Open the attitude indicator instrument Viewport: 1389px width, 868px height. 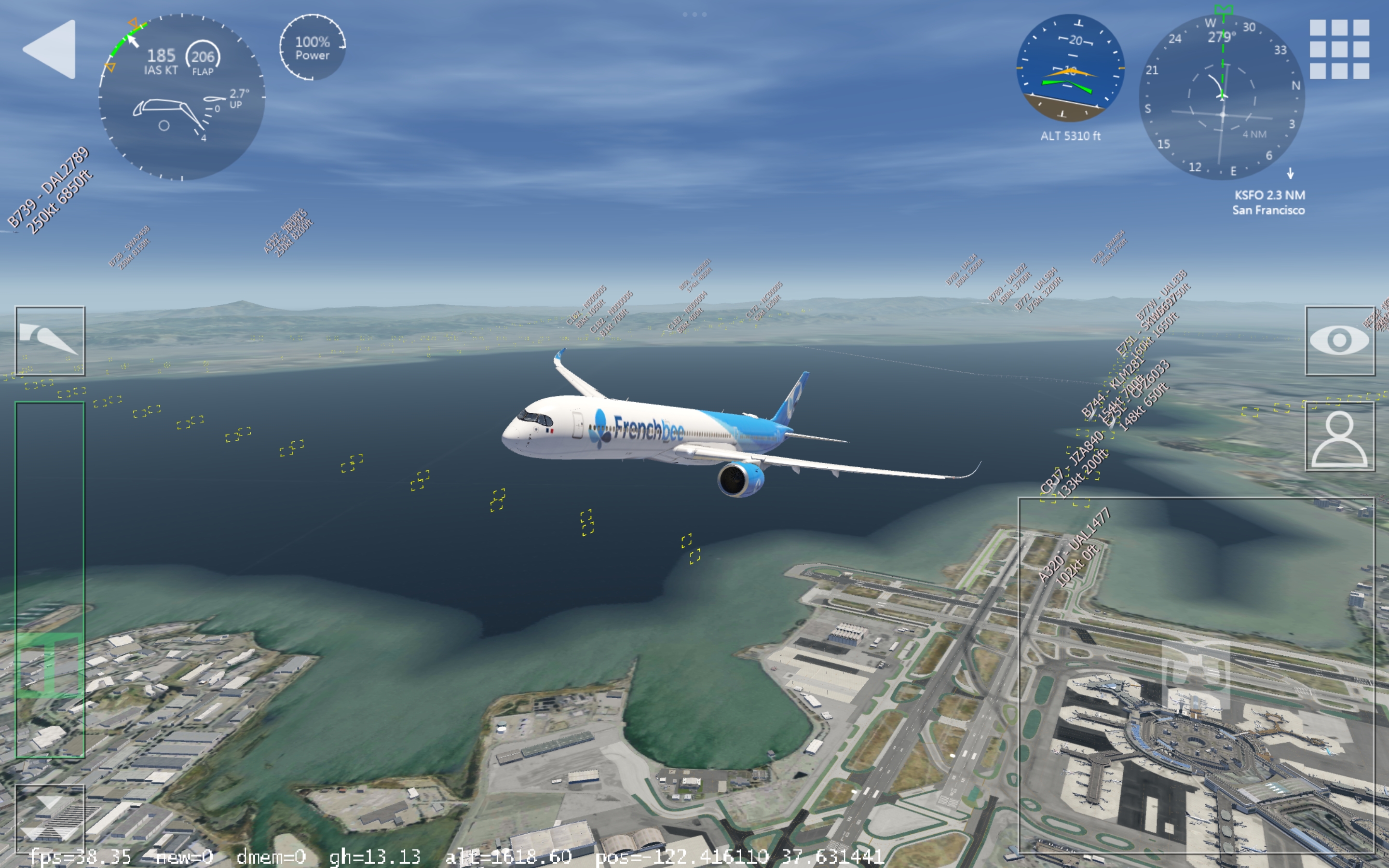1070,68
